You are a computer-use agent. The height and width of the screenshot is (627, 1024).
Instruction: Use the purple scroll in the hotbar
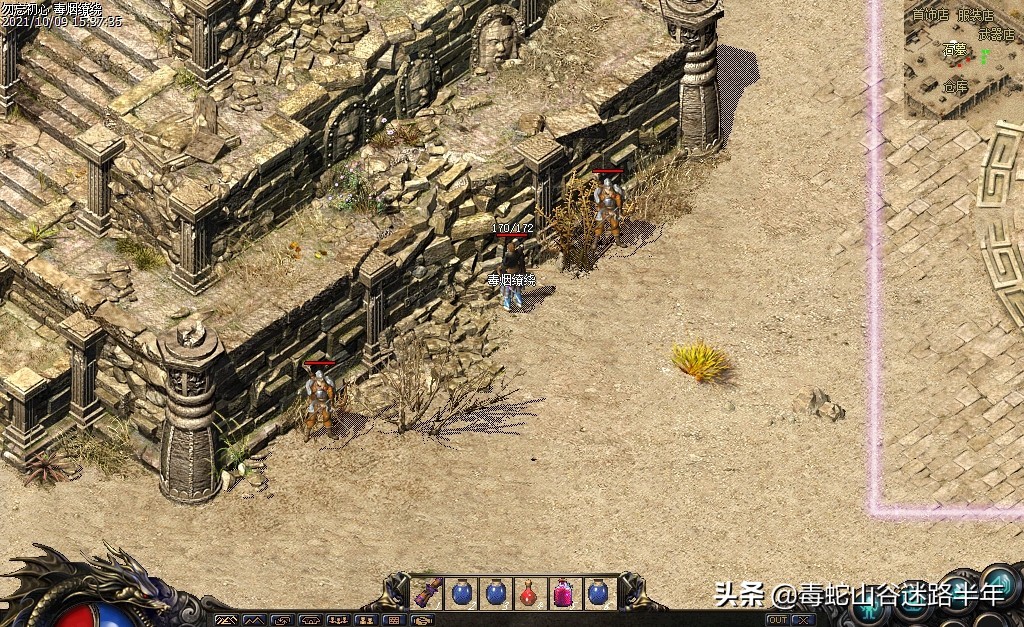428,592
